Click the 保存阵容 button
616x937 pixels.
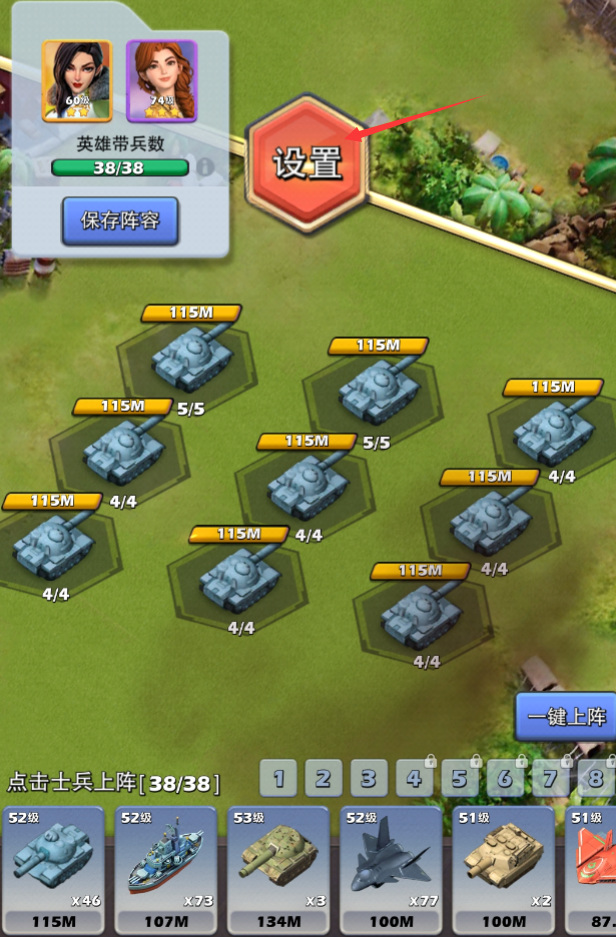(120, 221)
